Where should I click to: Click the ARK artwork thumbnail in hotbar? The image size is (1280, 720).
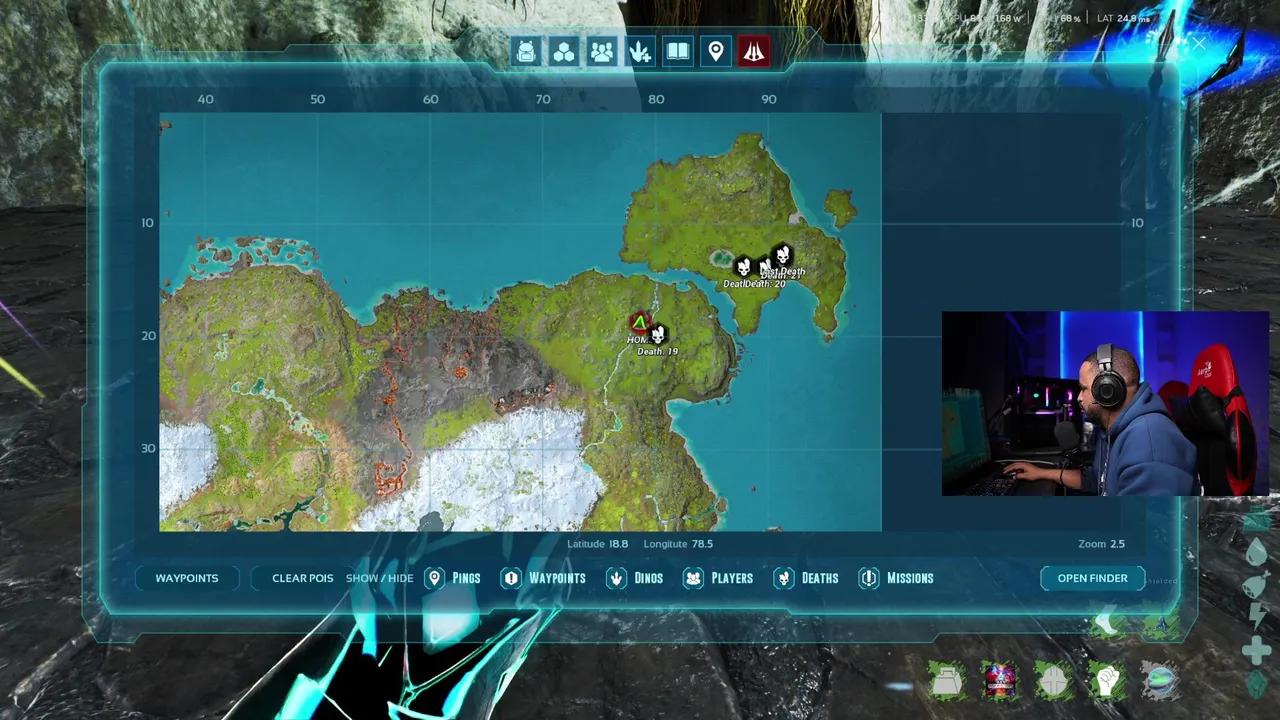click(1001, 680)
